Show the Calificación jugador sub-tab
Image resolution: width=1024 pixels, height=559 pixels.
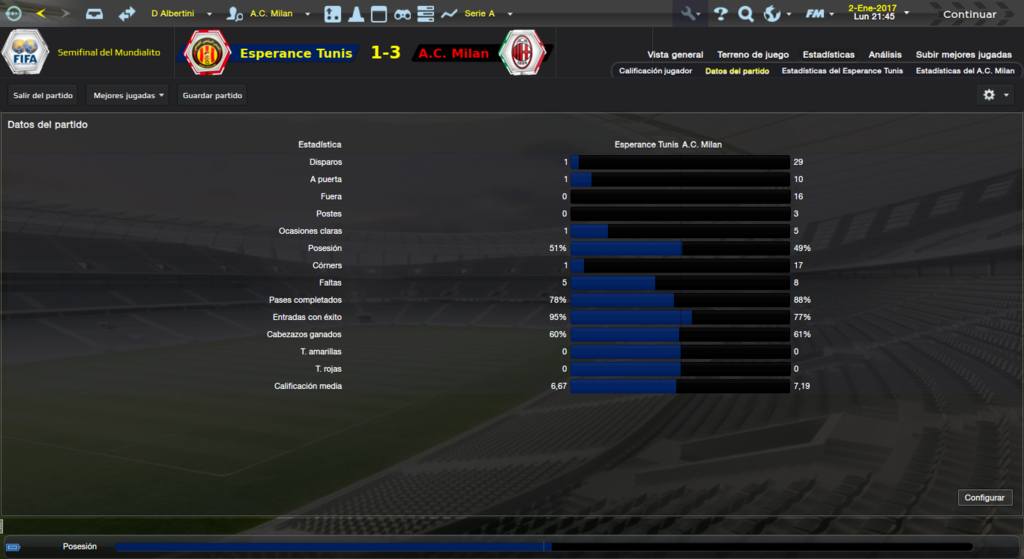tap(655, 71)
